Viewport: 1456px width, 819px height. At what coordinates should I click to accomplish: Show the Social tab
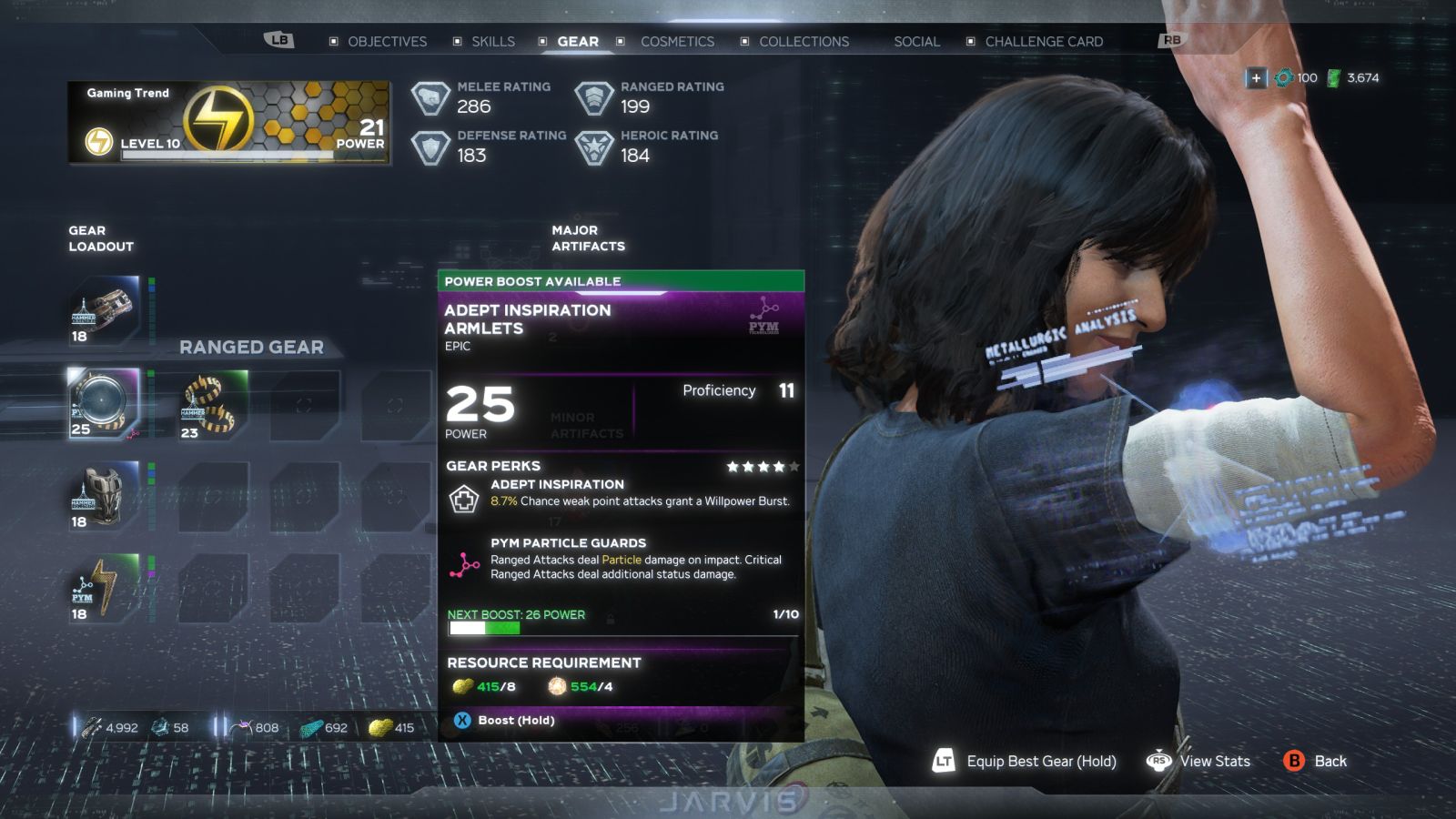[916, 42]
